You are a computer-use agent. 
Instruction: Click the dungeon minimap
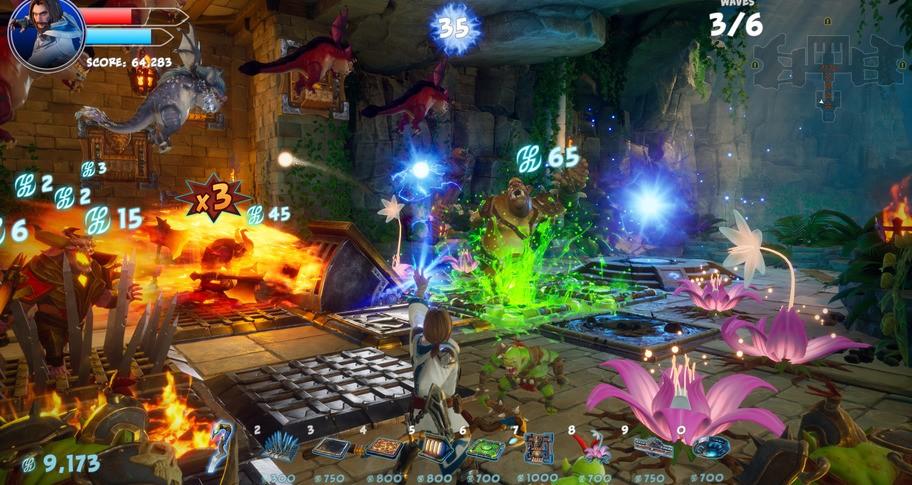(829, 75)
